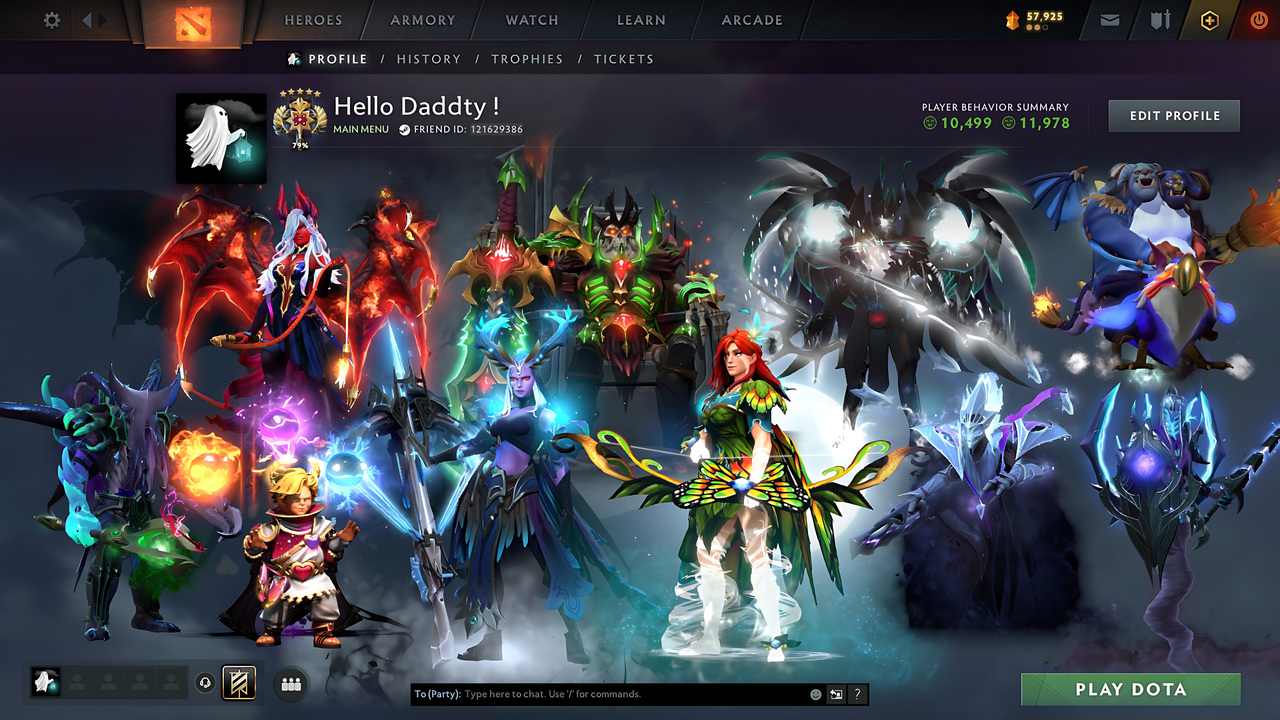Open the WATCH menu
1280x720 pixels.
(531, 19)
